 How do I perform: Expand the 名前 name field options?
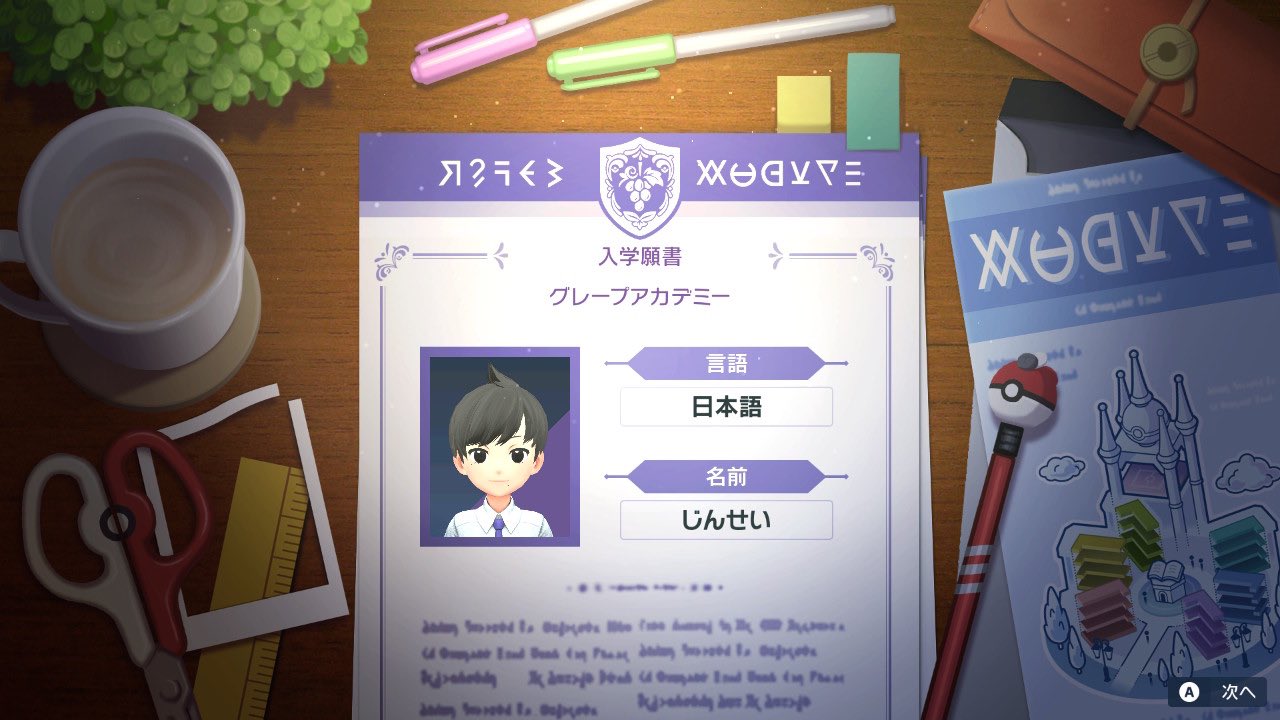(725, 476)
